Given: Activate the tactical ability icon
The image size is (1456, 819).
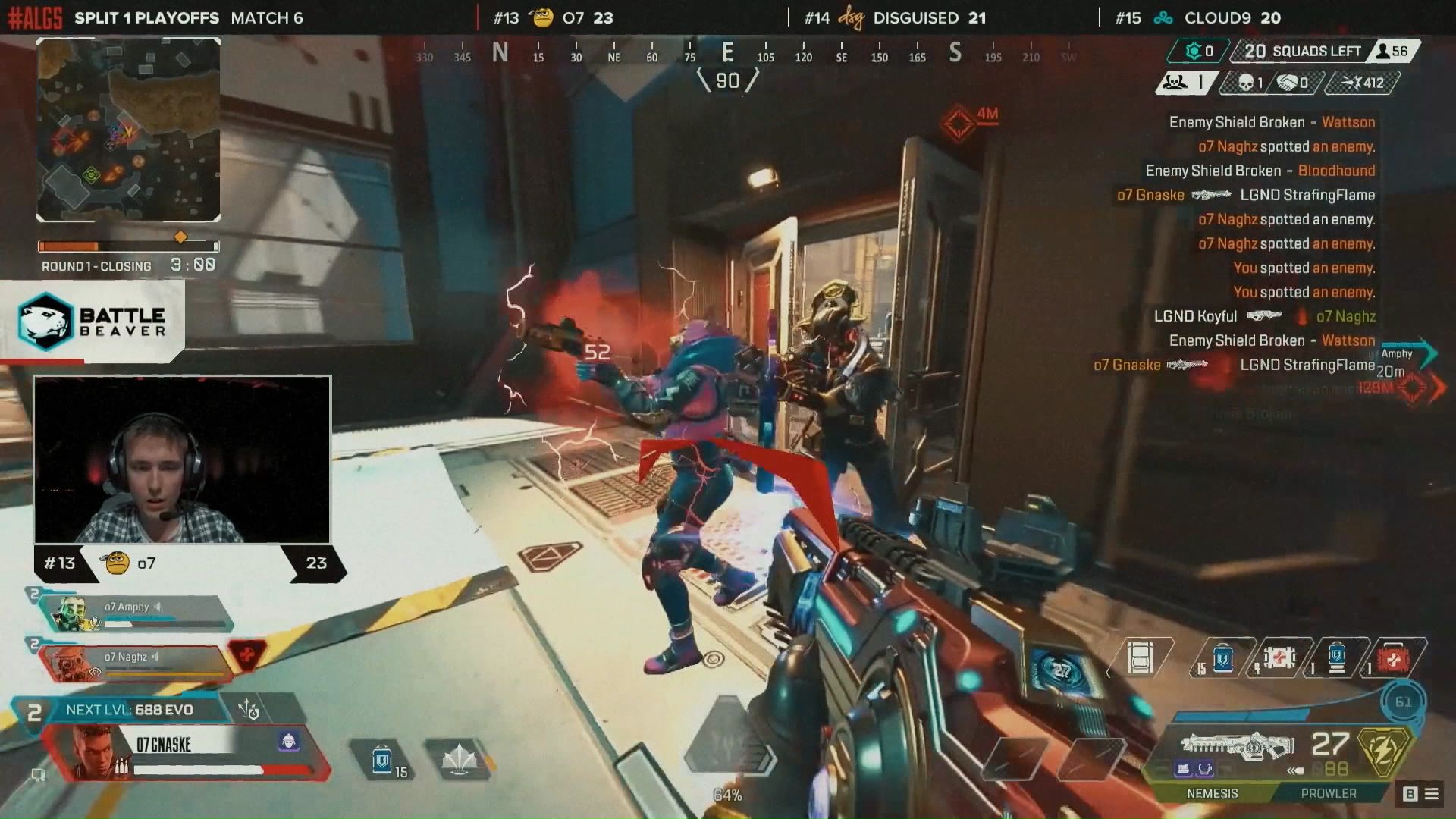Looking at the screenshot, I should coord(459,758).
